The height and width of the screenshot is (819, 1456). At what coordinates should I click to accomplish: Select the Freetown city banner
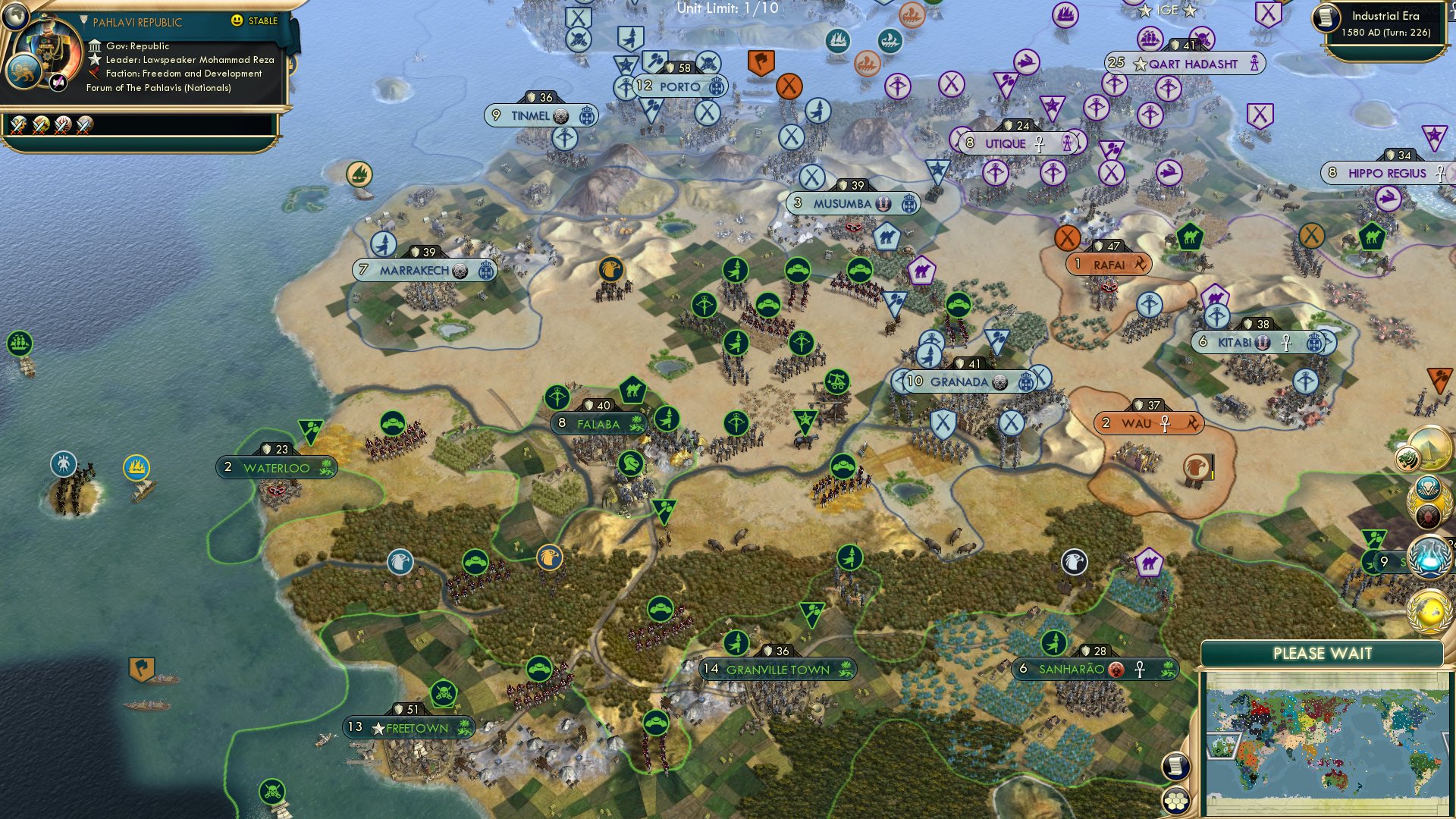[x=410, y=726]
